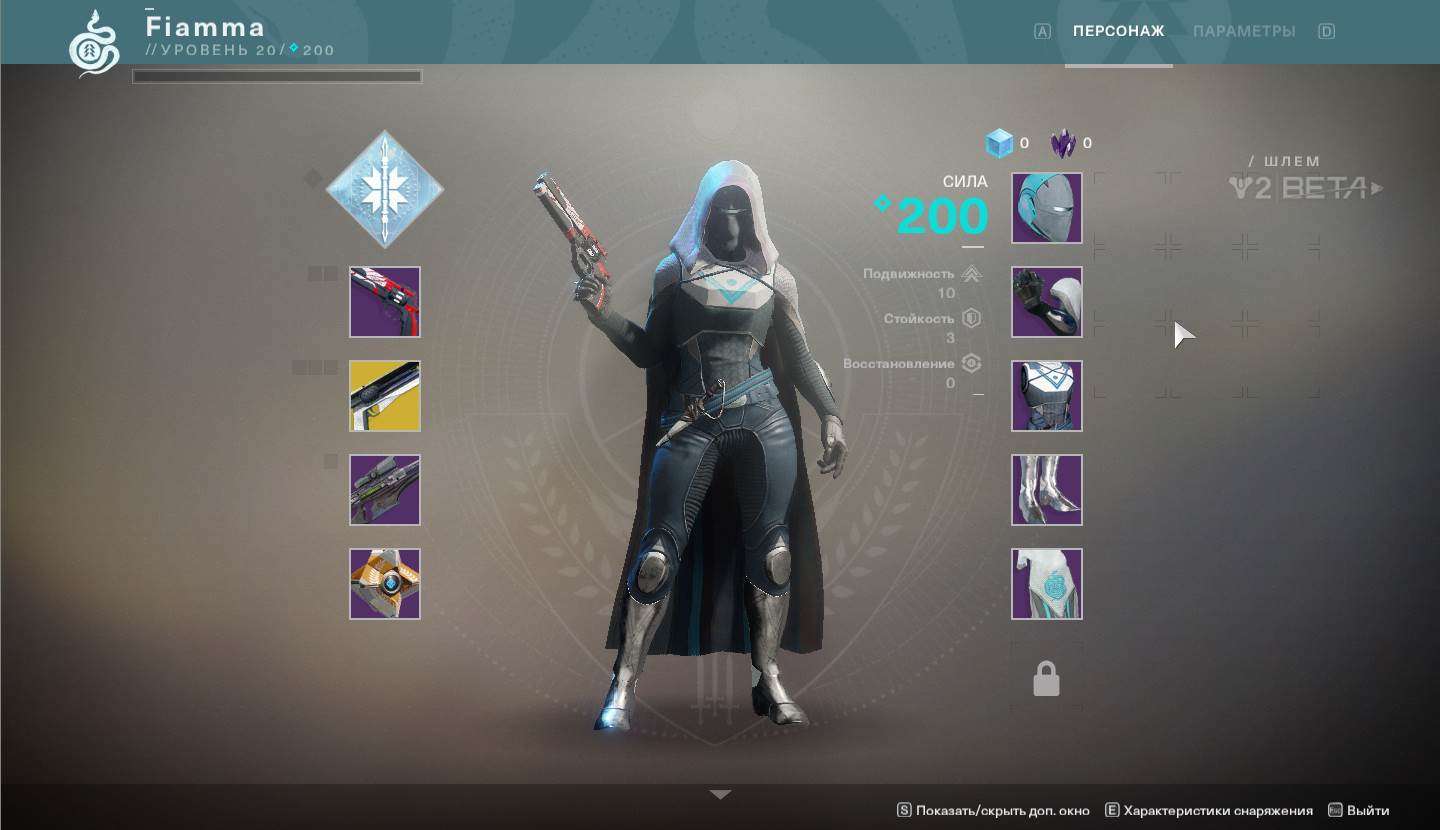
Task: Switch to the ПЕРСОНАЖ tab
Action: (1118, 31)
